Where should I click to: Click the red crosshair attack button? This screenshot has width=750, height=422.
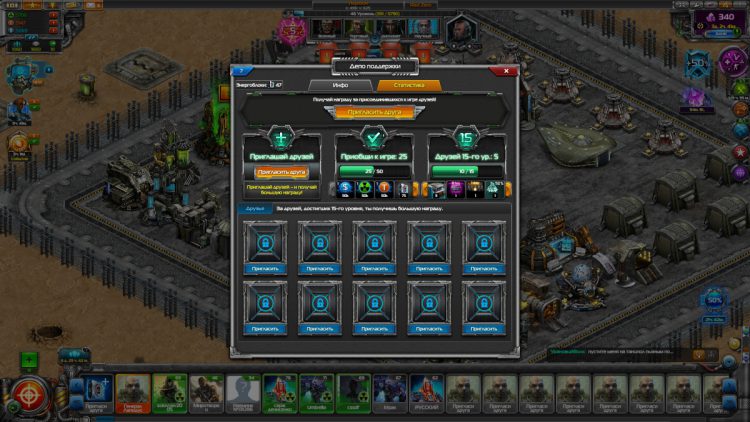point(27,396)
